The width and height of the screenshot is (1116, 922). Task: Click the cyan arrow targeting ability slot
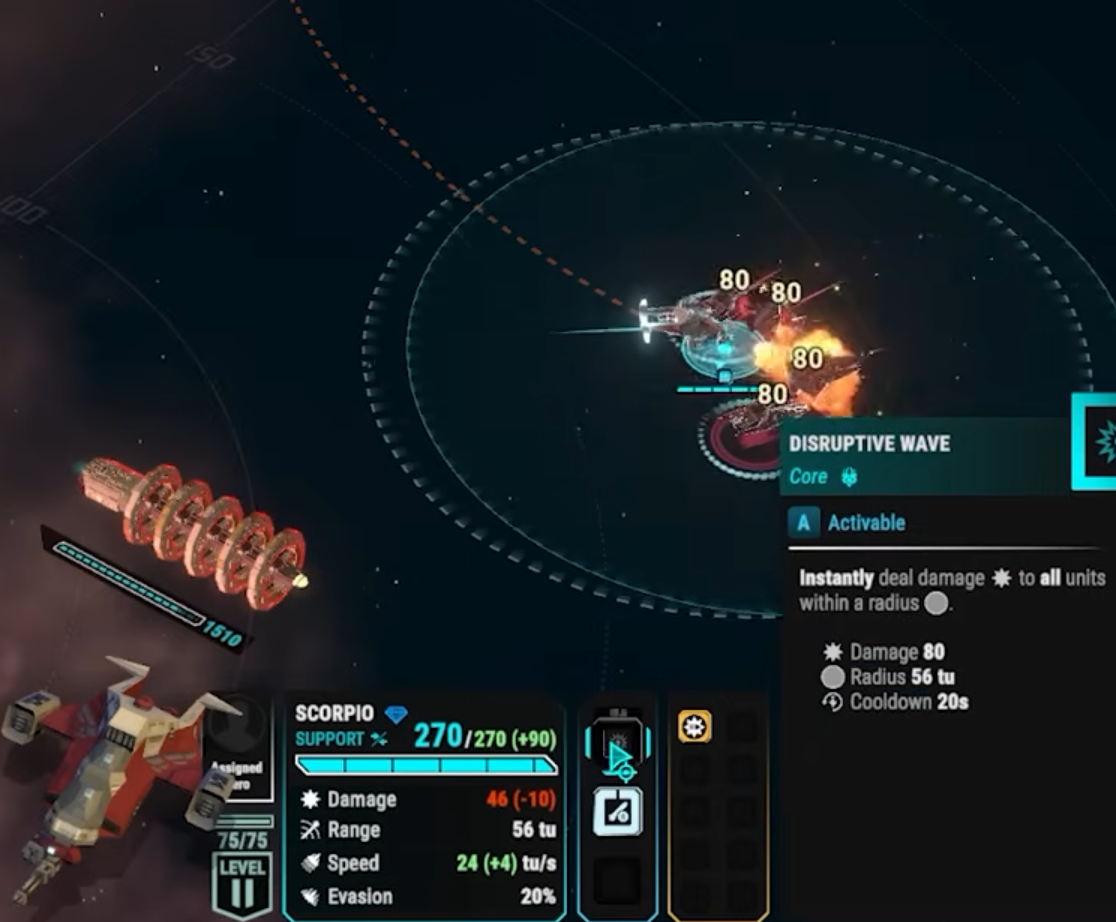(x=618, y=750)
